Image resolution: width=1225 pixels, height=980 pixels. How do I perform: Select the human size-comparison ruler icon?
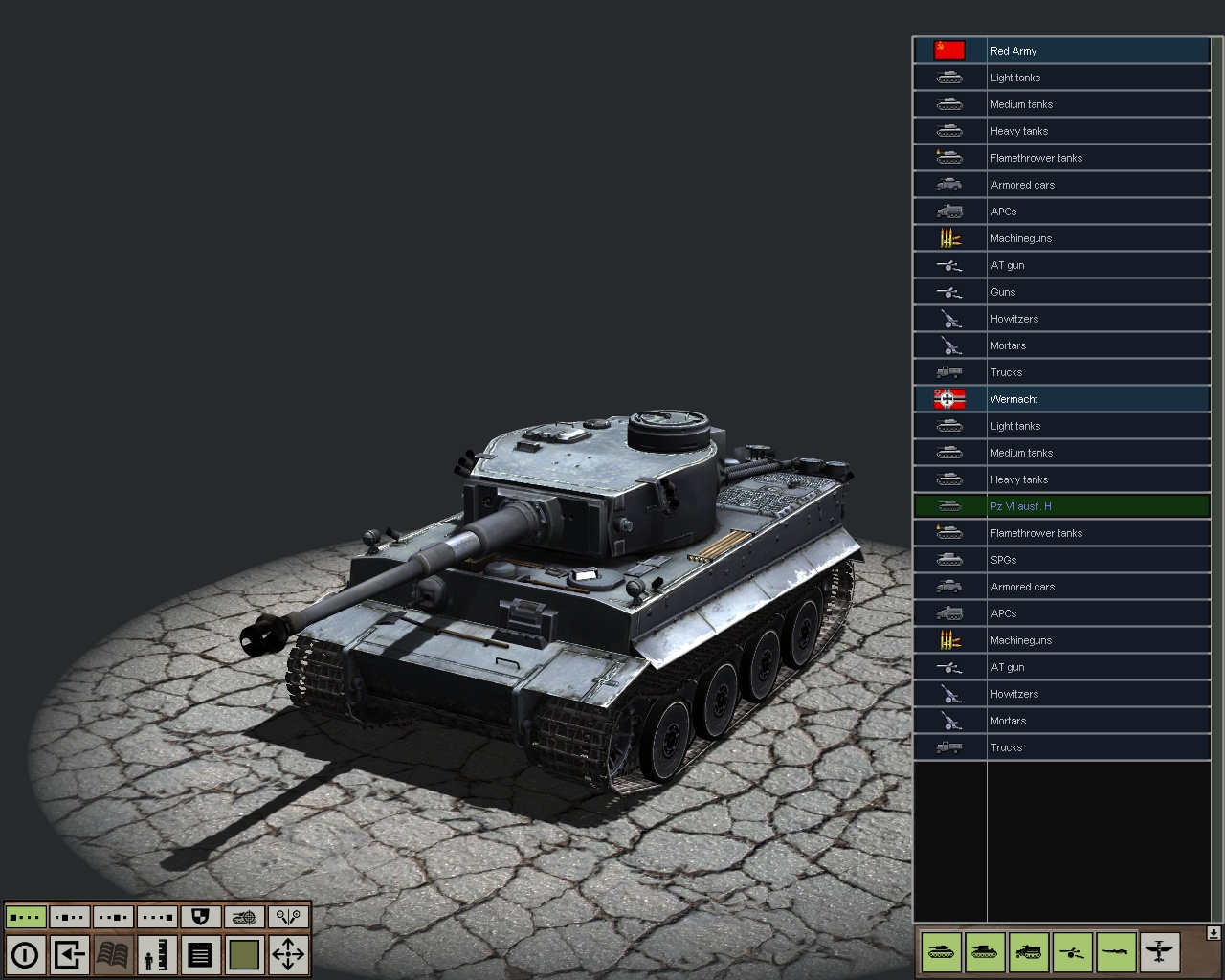(157, 954)
